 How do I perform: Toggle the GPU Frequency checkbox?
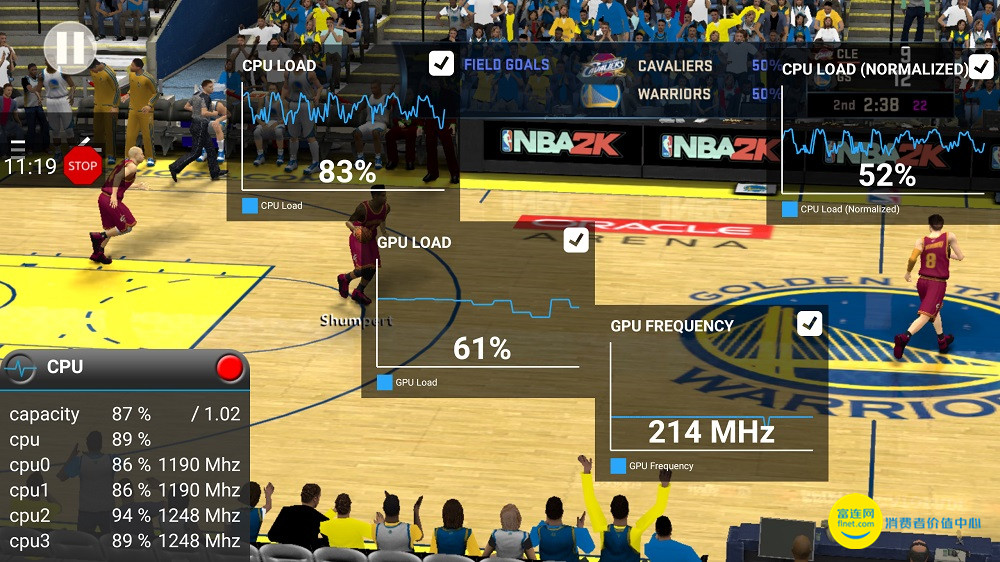809,323
